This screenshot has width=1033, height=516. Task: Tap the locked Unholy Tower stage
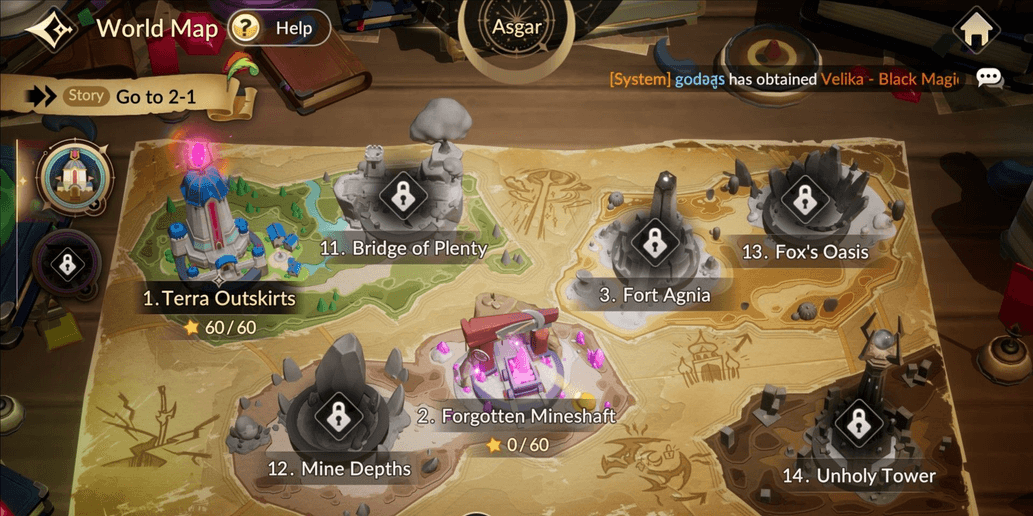click(857, 423)
